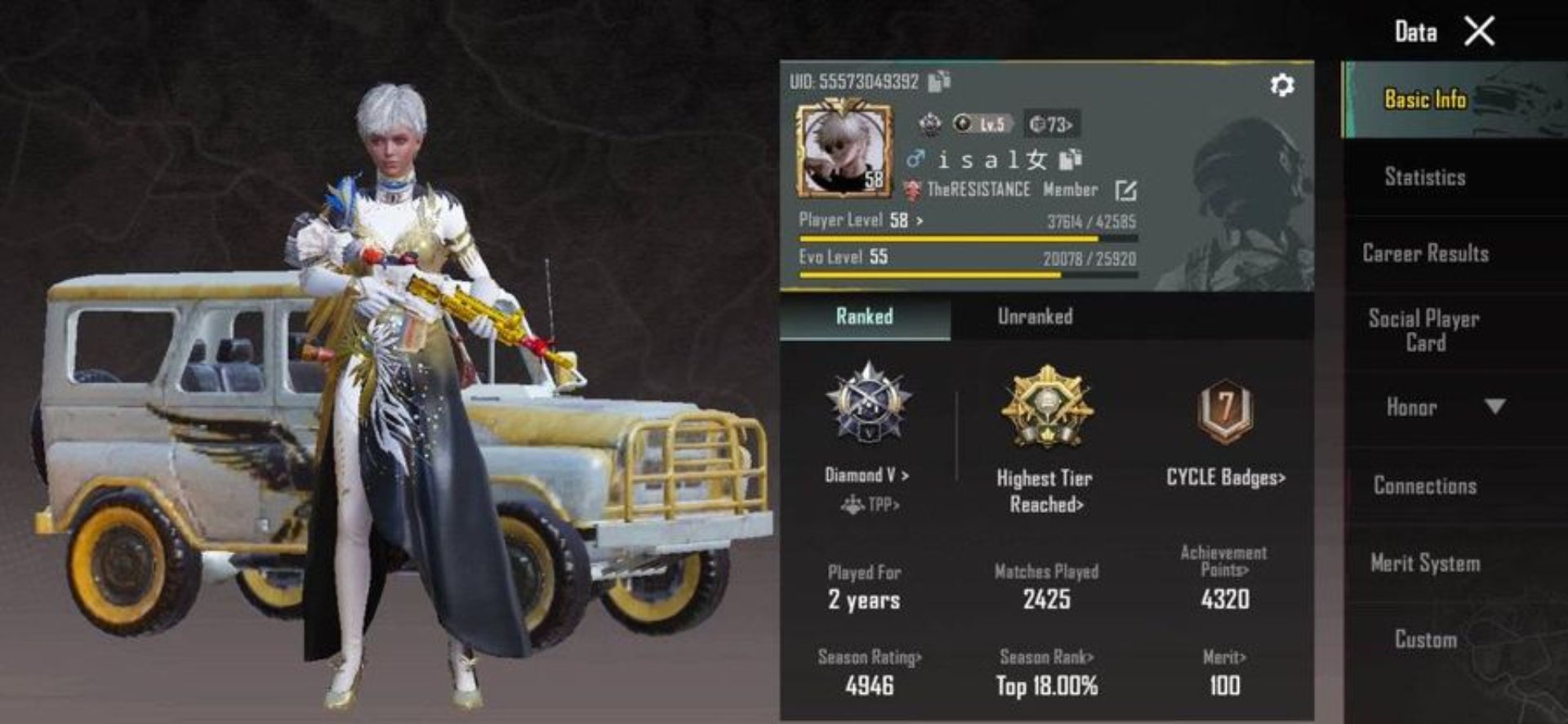1568x724 pixels.
Task: Close the Data profile screen
Action: point(1479,32)
